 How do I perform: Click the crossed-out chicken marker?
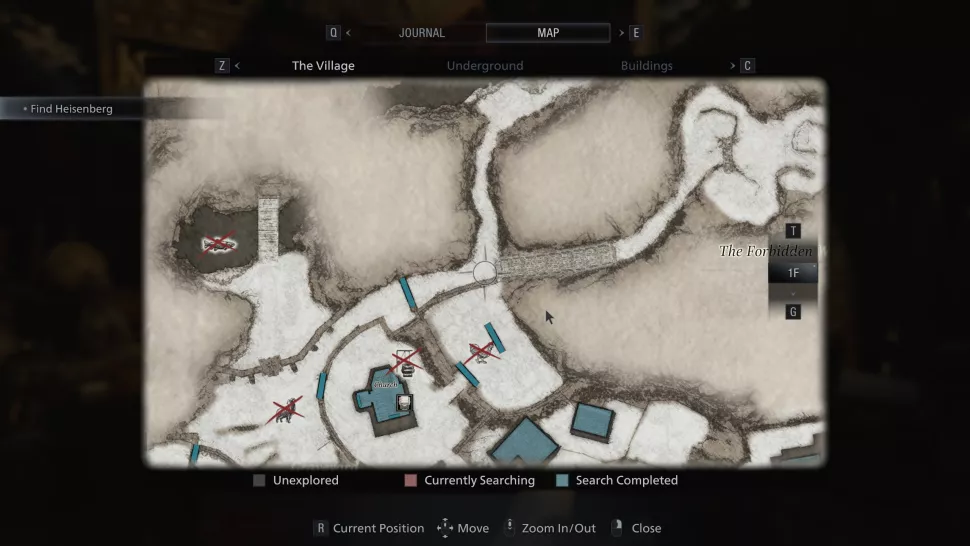click(x=481, y=350)
